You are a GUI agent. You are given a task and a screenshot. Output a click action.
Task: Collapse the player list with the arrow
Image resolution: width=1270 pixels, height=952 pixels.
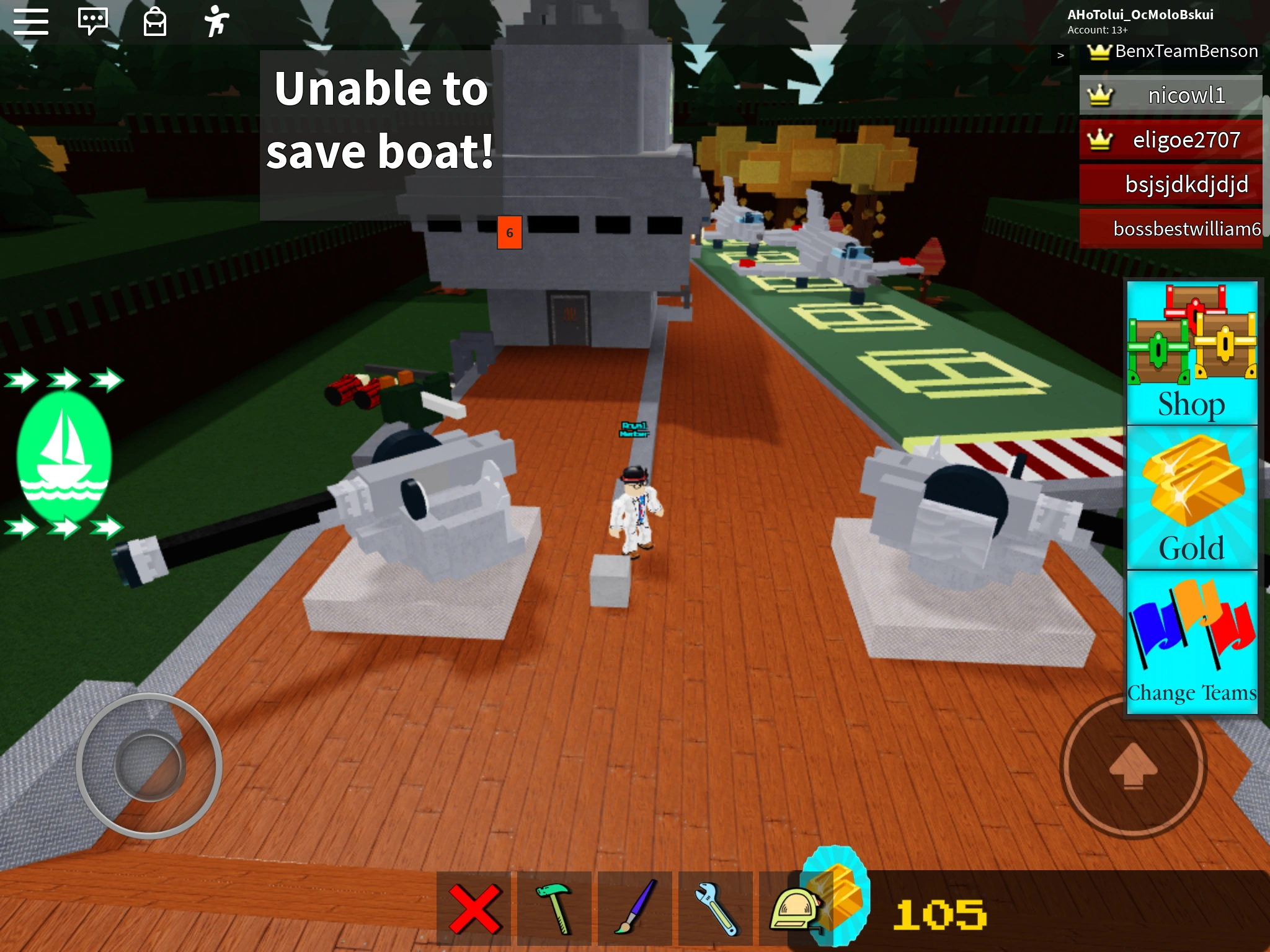coord(1060,55)
